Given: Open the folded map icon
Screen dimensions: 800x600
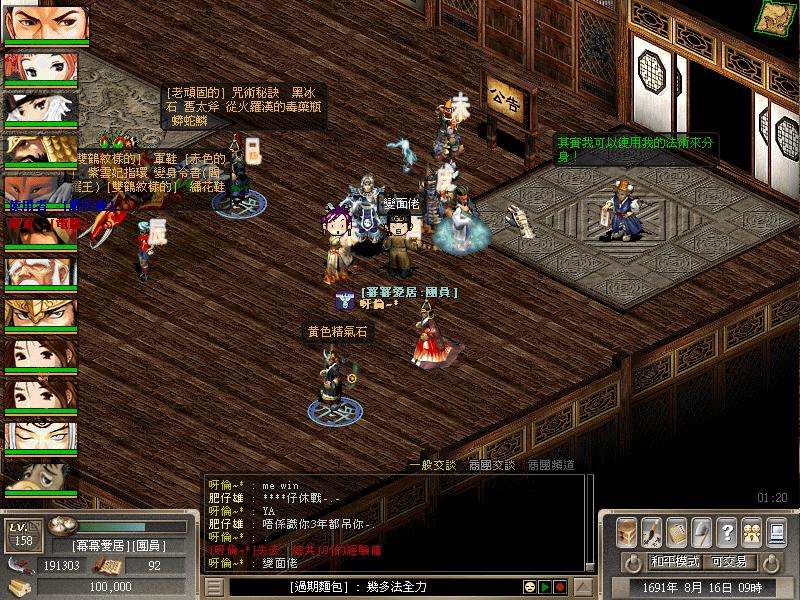Looking at the screenshot, I should 772,15.
